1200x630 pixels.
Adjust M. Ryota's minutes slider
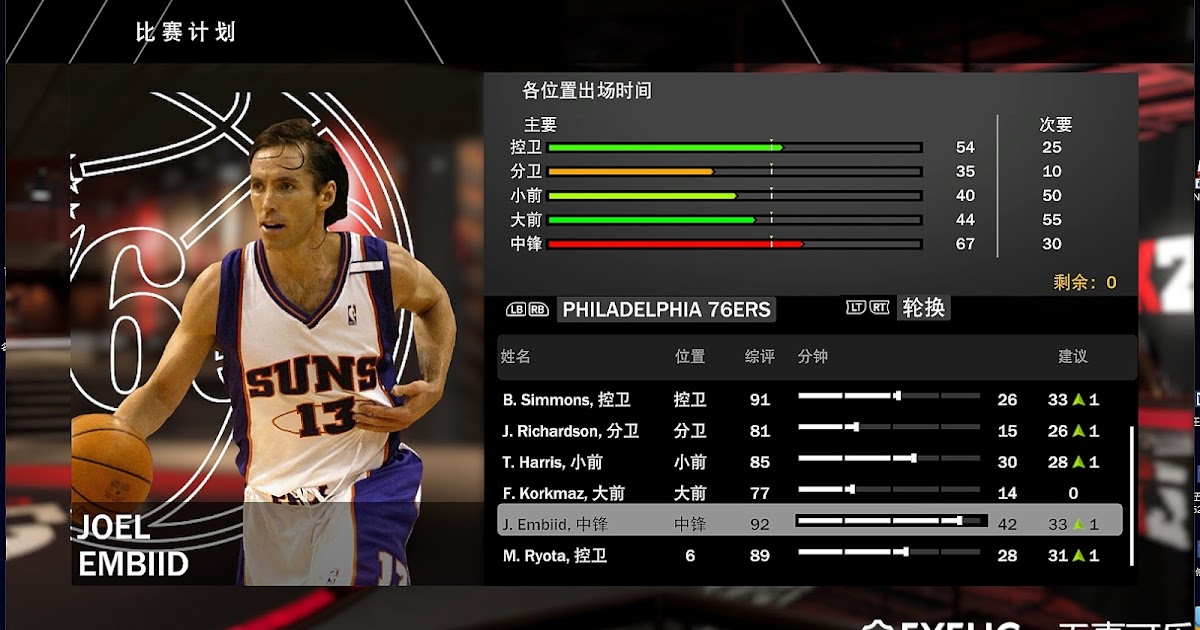pos(888,552)
